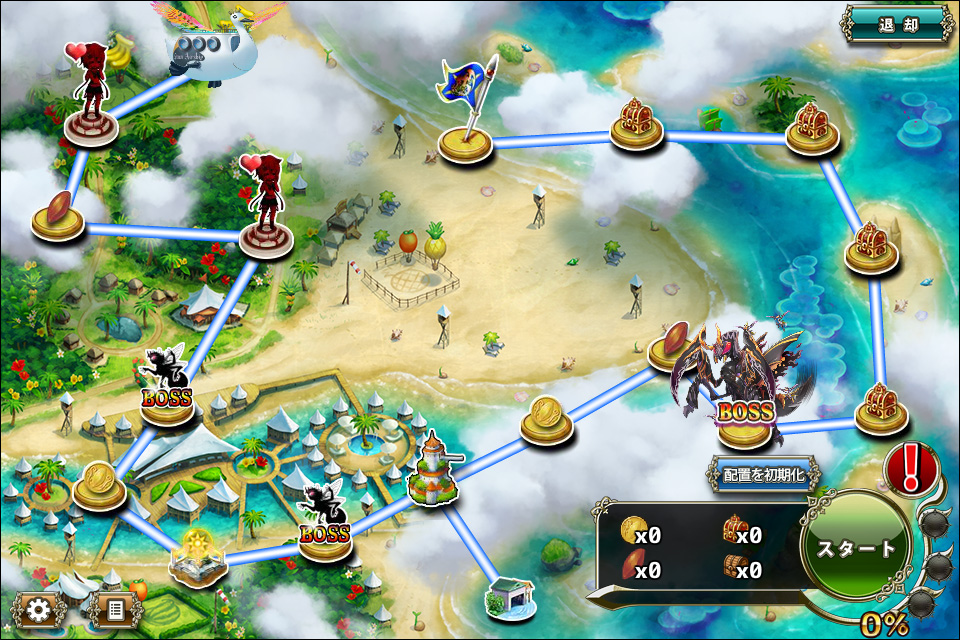Start the stage with the green スタート button
This screenshot has height=640, width=960.
[855, 549]
